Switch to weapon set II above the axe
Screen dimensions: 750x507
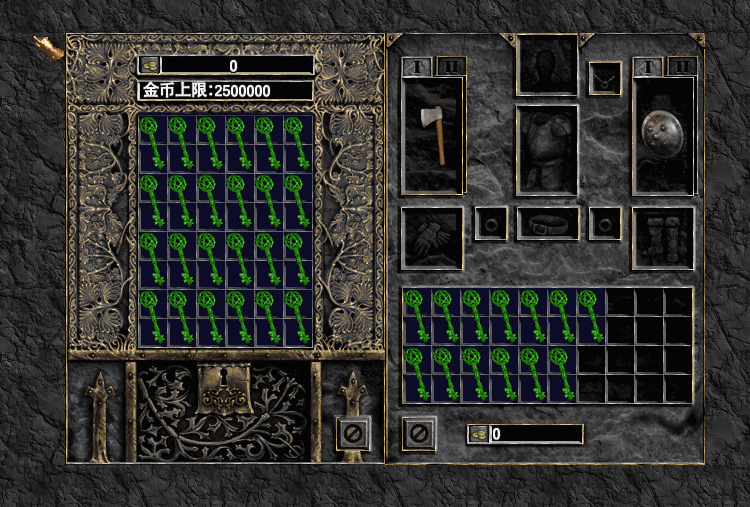450,66
